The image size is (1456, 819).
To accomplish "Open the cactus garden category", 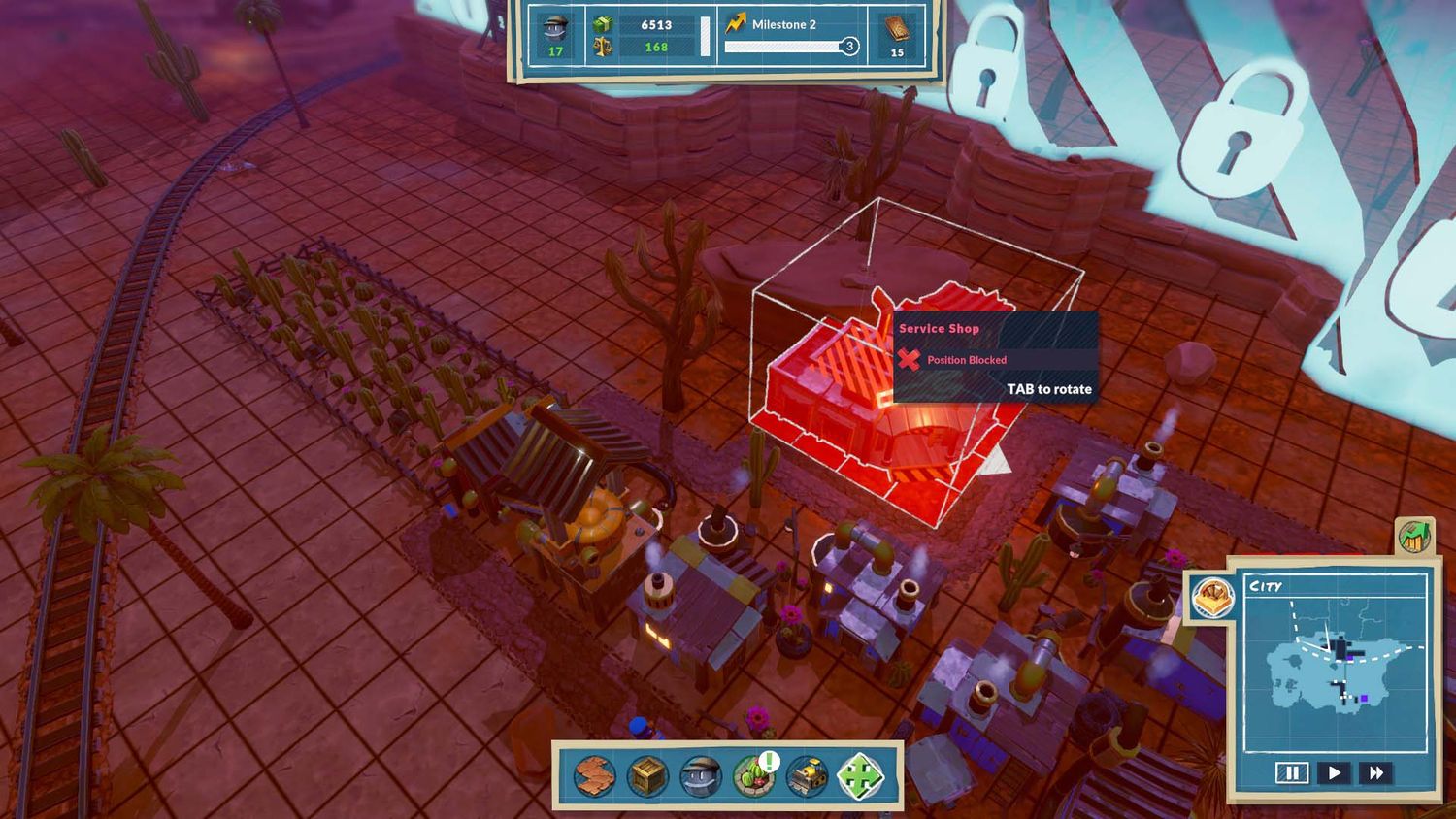I will (x=754, y=776).
